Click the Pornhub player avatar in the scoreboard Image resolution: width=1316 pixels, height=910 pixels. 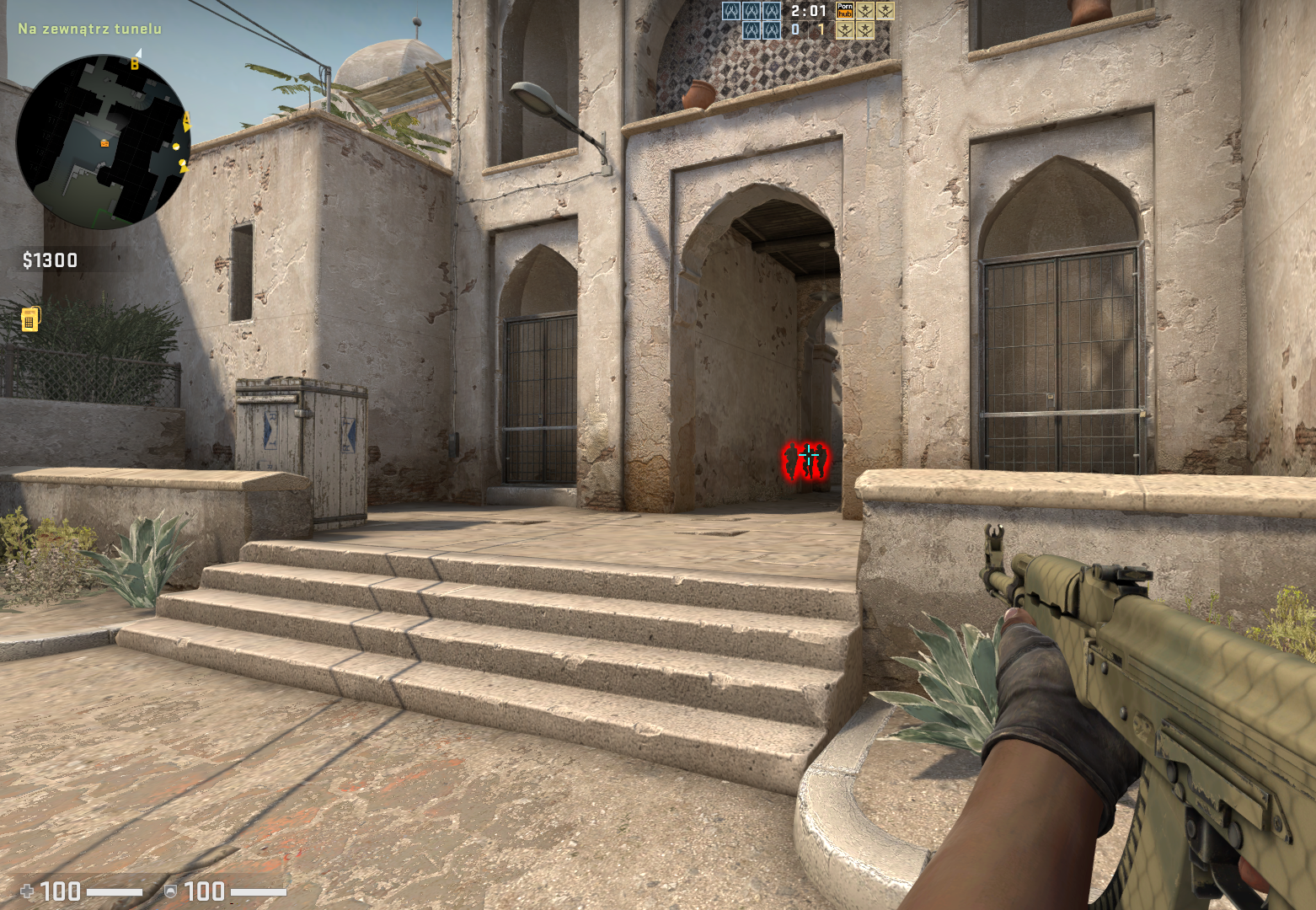(x=844, y=12)
